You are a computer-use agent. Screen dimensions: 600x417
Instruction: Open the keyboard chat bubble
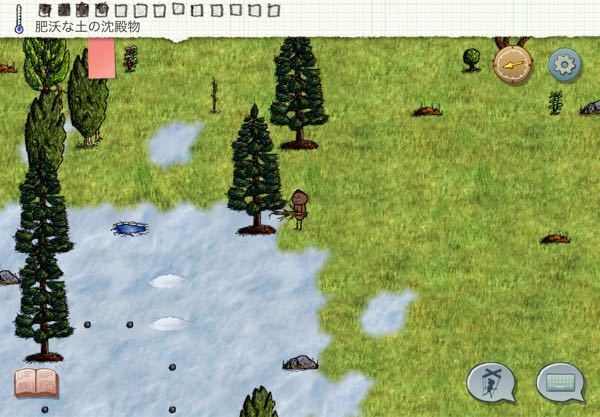pos(560,381)
